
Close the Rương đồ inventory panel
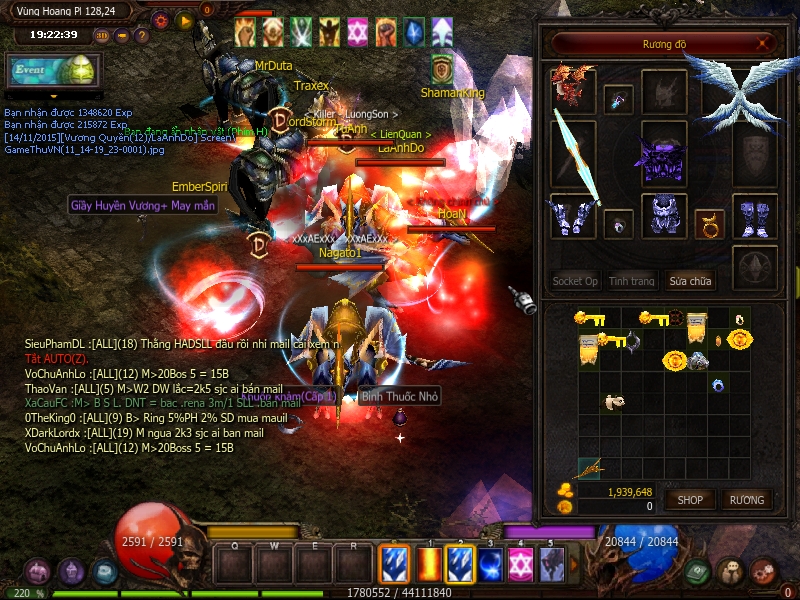coord(764,44)
